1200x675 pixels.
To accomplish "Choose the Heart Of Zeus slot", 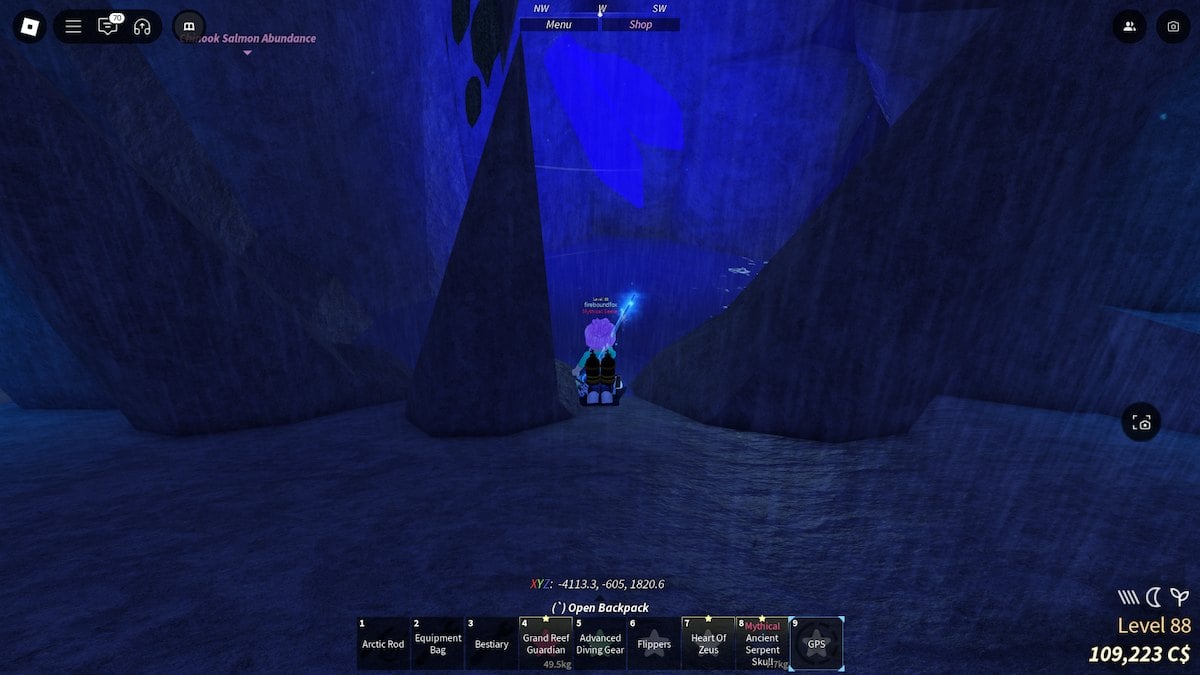I will (x=708, y=644).
